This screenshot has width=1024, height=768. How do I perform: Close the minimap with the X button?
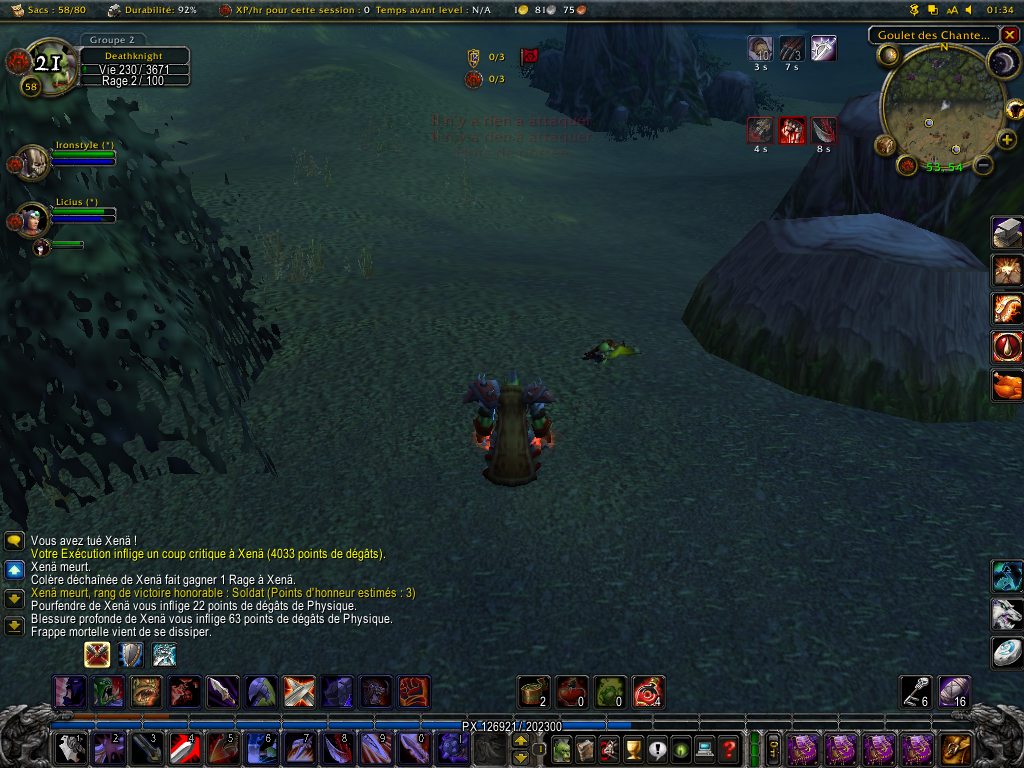1009,35
